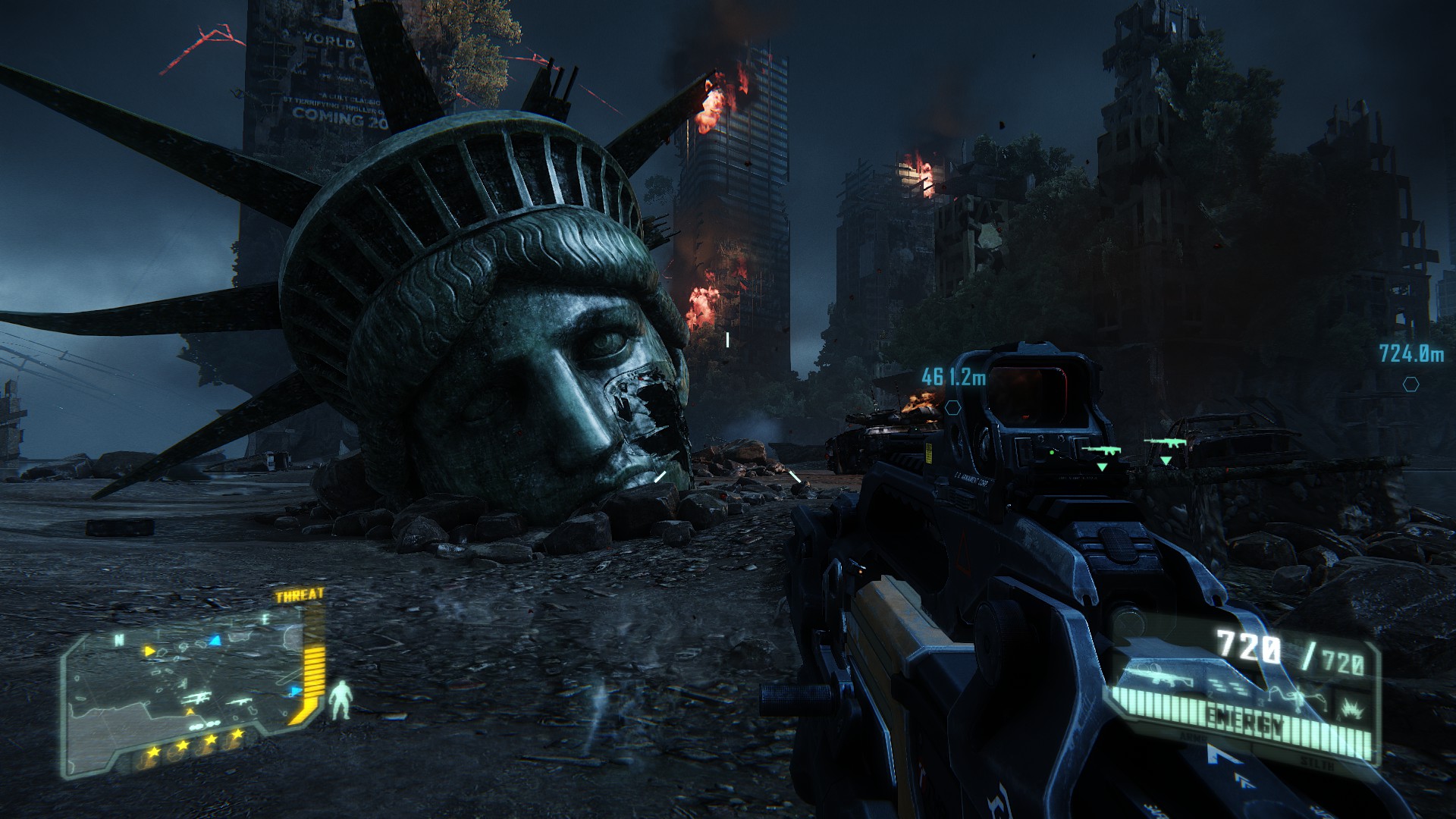Select the hexagon objective marker at 724.0m

click(x=1410, y=384)
